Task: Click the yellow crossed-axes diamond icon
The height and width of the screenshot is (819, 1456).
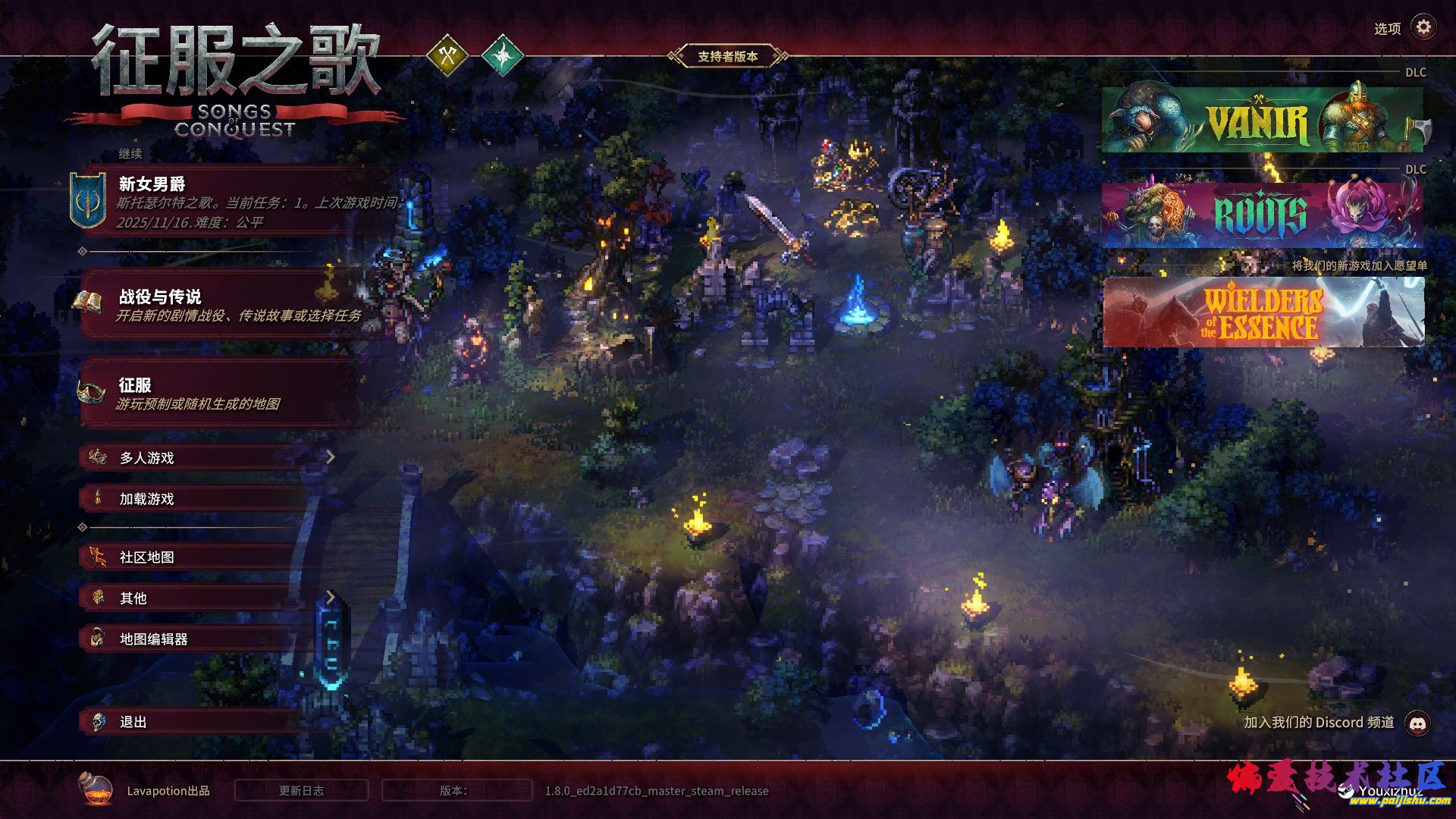Action: click(x=447, y=55)
